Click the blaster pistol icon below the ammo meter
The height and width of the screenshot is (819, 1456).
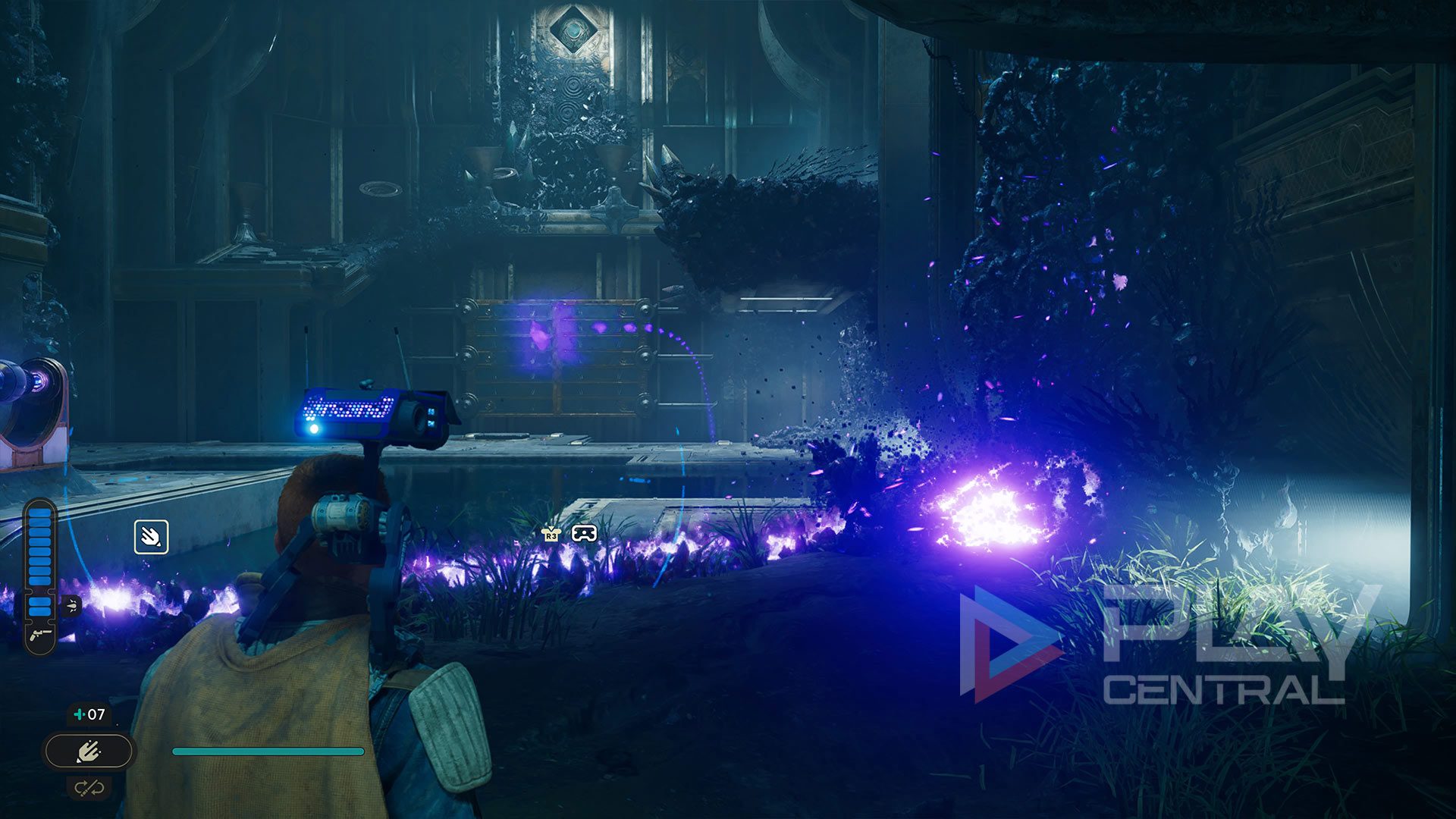pos(40,635)
